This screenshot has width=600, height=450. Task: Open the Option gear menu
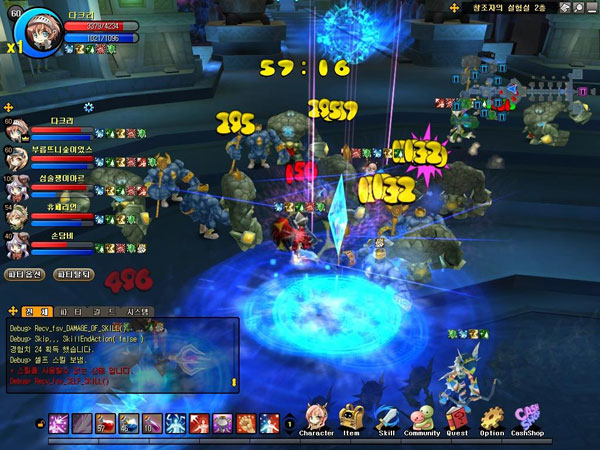pos(492,421)
